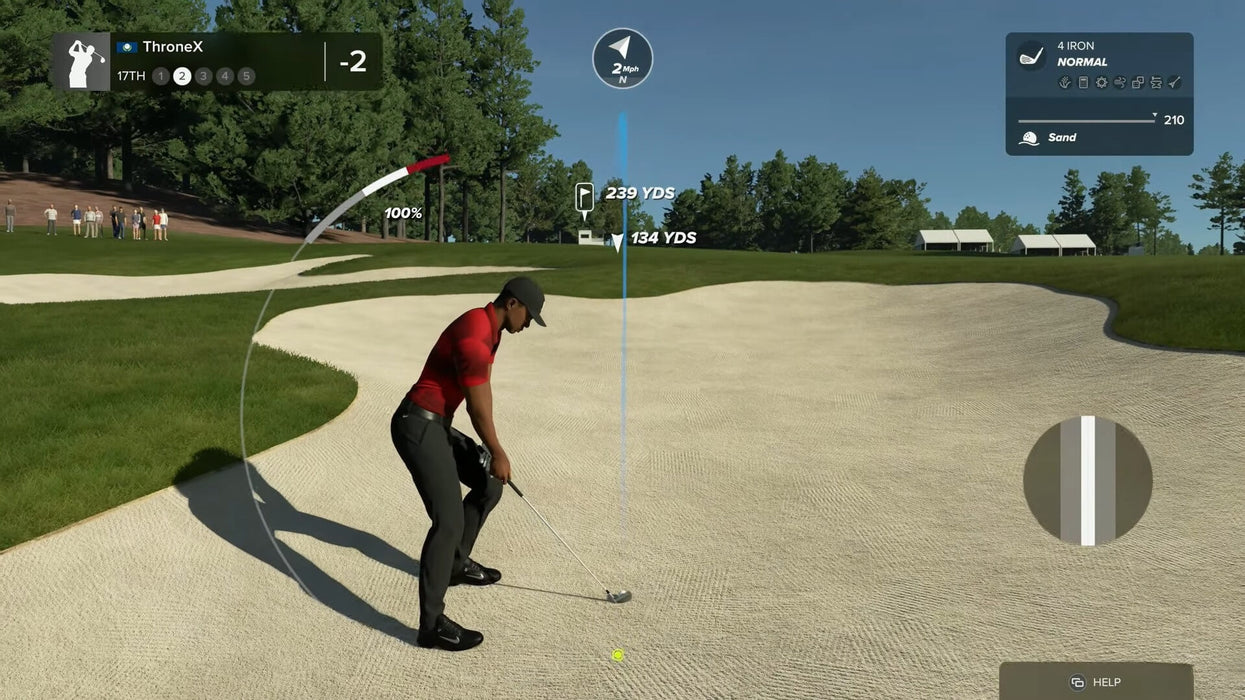Click the ThroneX player portrait
Image resolution: width=1245 pixels, height=700 pixels.
[81, 62]
